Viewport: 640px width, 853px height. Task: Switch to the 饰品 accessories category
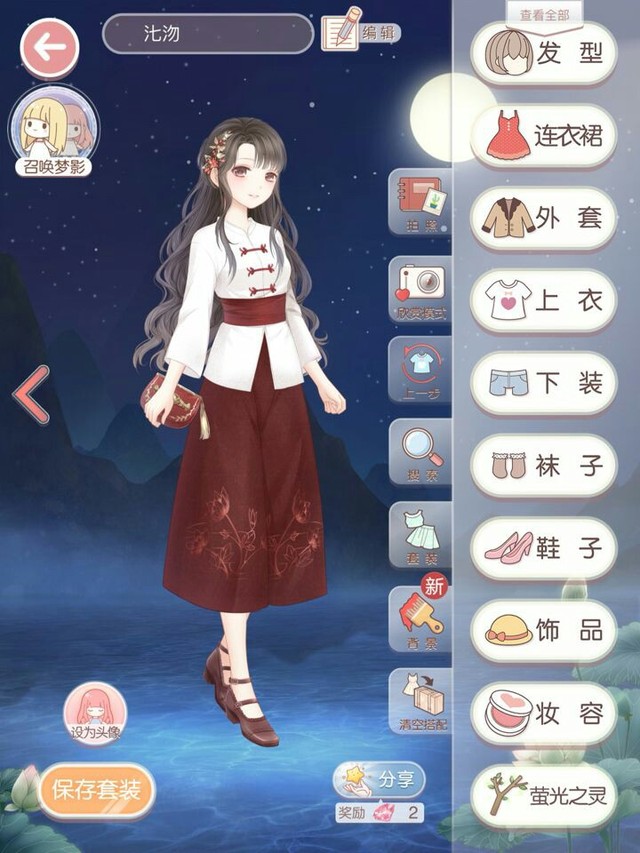(x=543, y=630)
